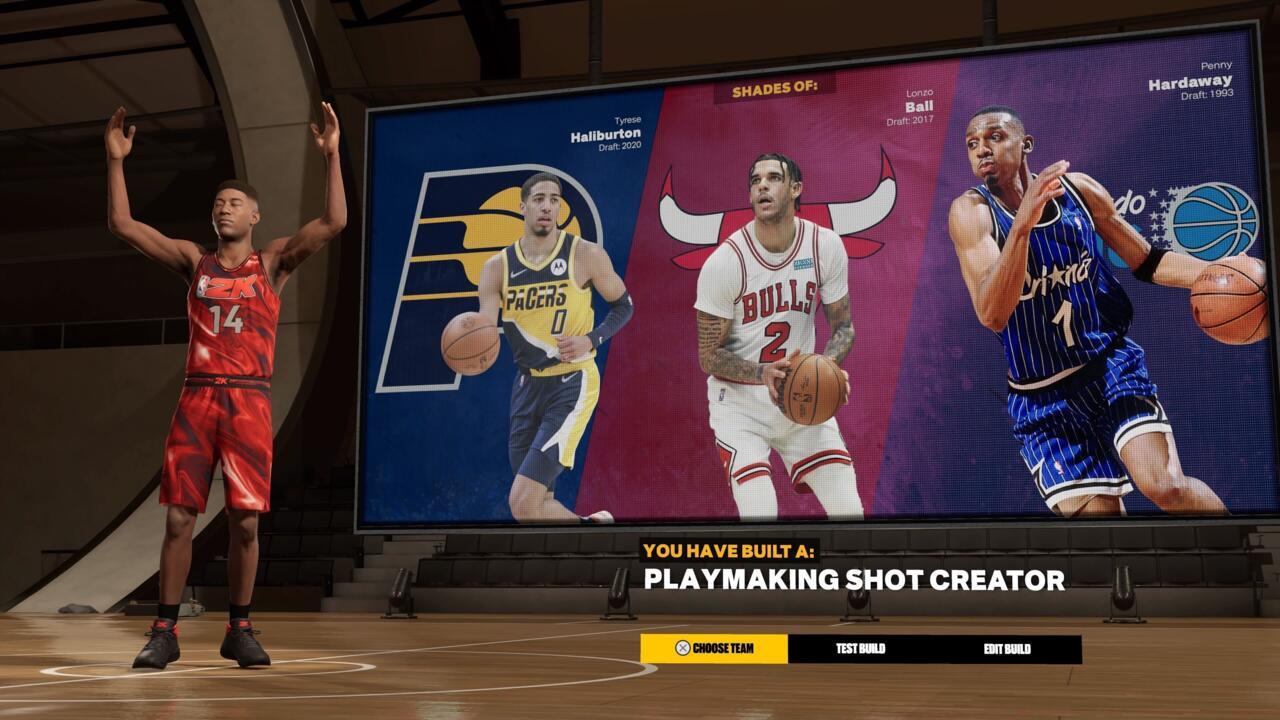This screenshot has height=720, width=1280.
Task: Click the SHADES OF banner
Action: pos(775,91)
